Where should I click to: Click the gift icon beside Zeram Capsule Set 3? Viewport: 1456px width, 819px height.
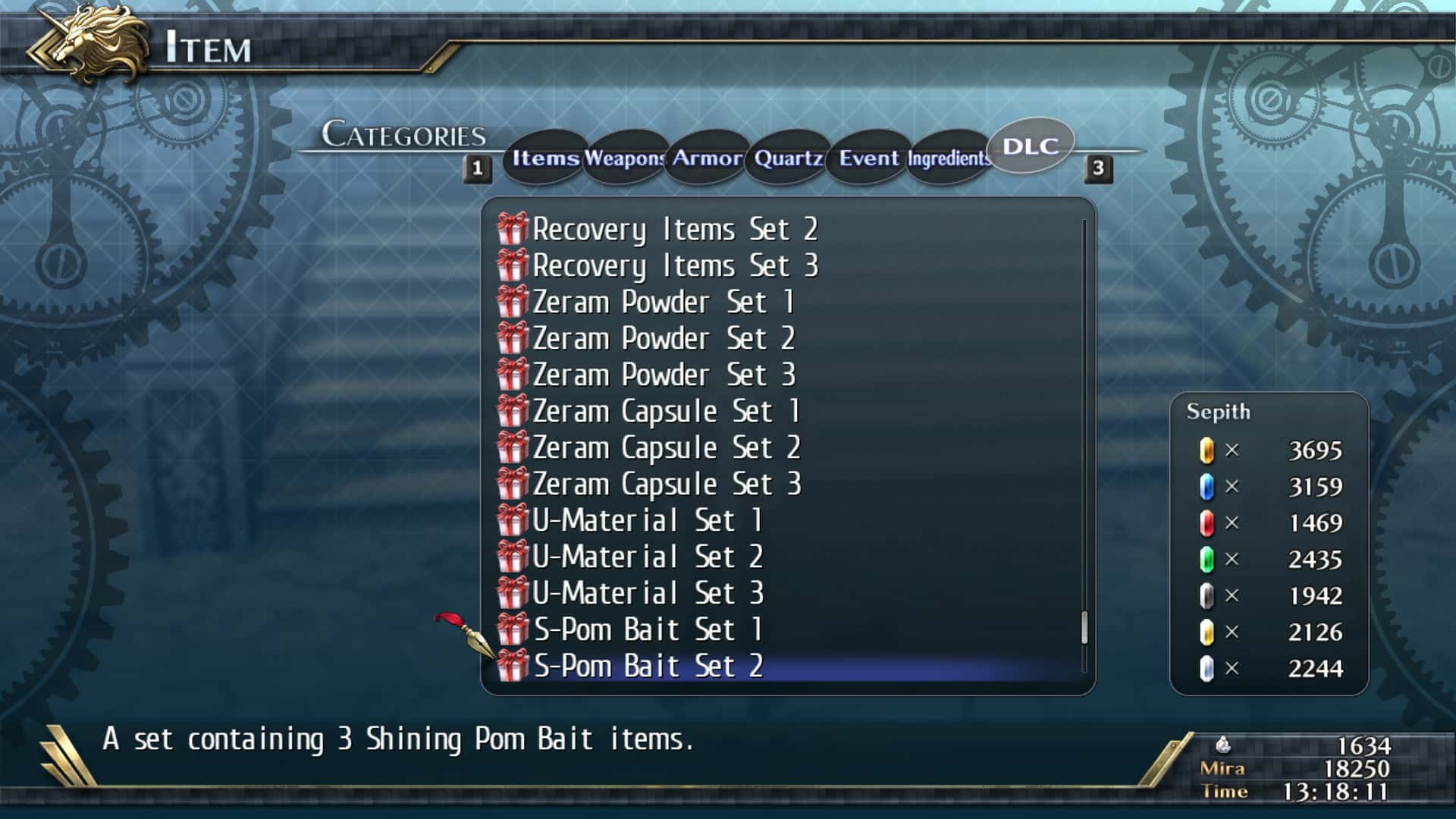click(x=513, y=483)
